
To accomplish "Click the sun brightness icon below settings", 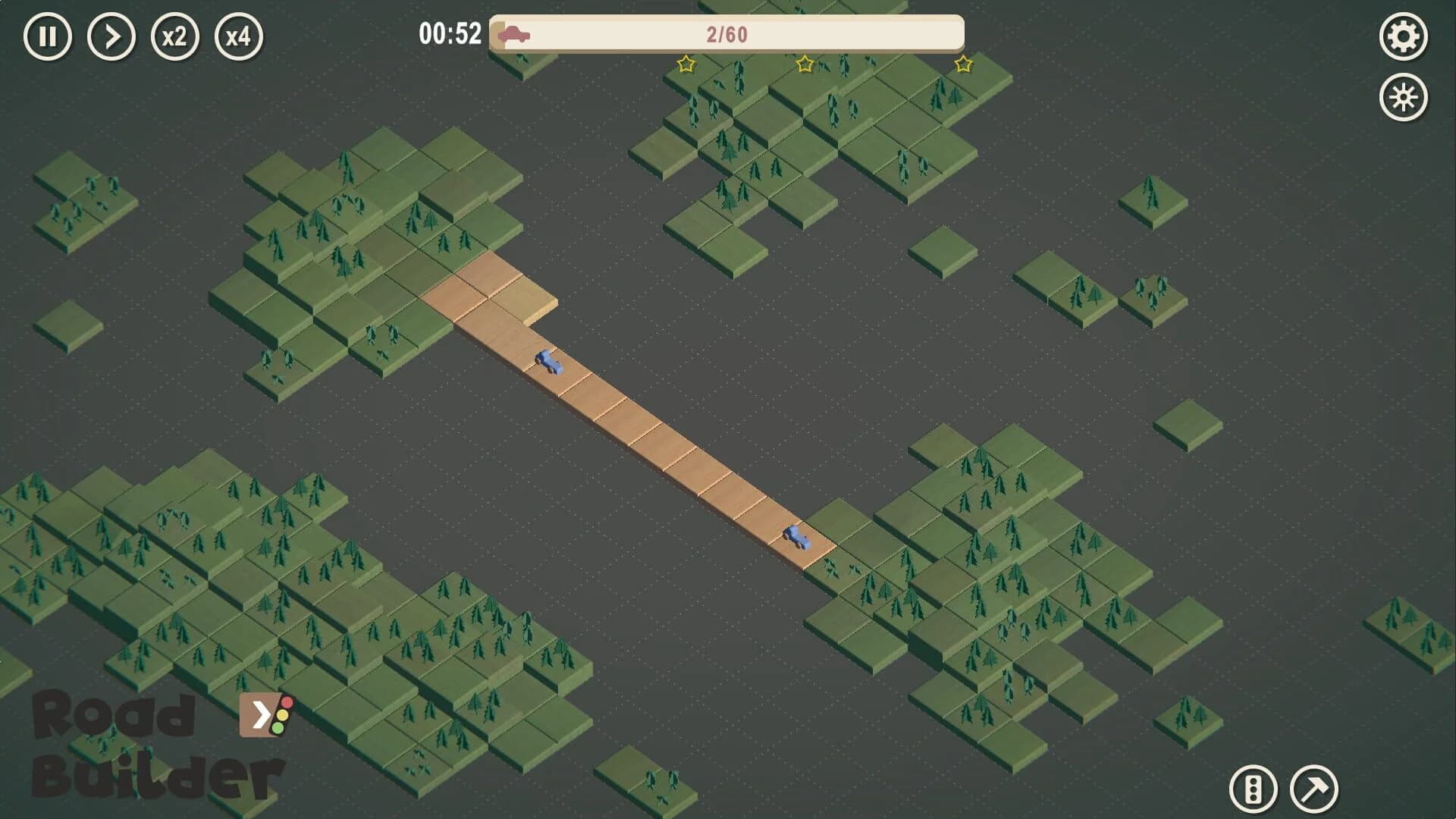I will pyautogui.click(x=1404, y=96).
